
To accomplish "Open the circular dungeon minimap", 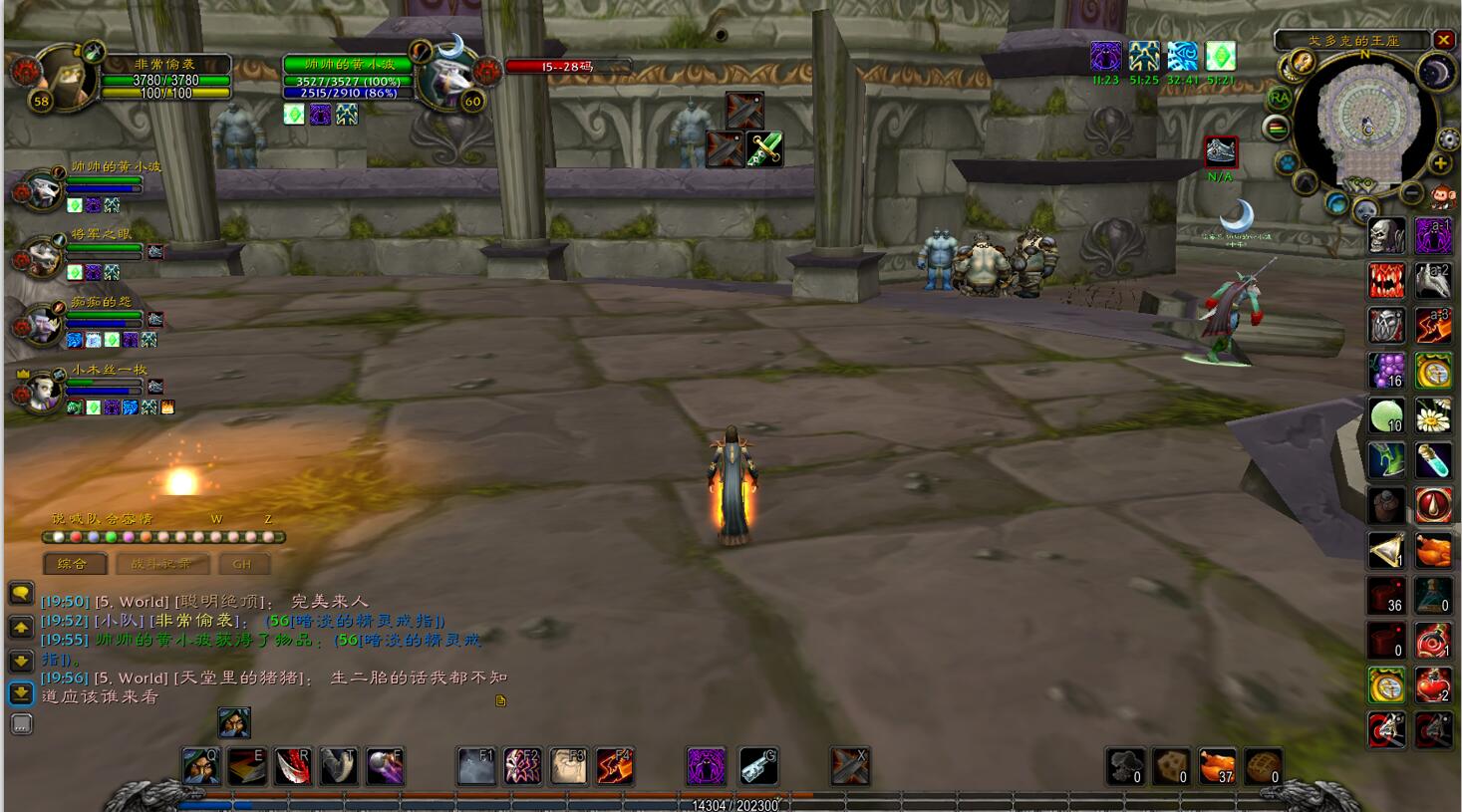I will tap(1366, 127).
